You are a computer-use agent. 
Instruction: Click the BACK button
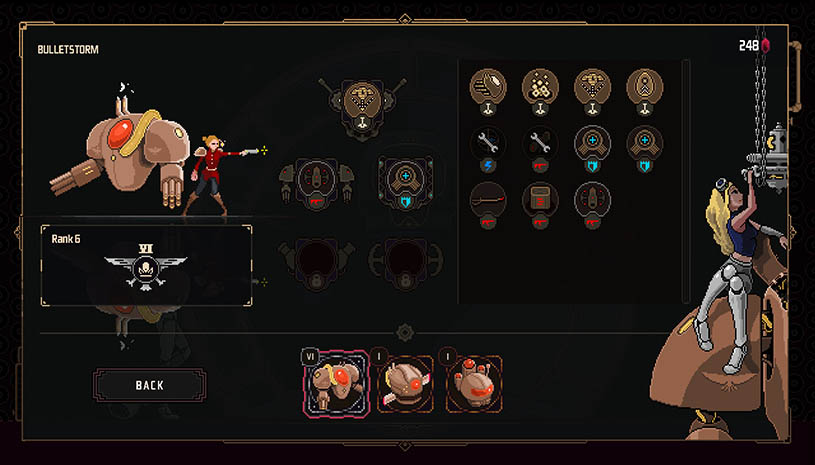click(149, 385)
